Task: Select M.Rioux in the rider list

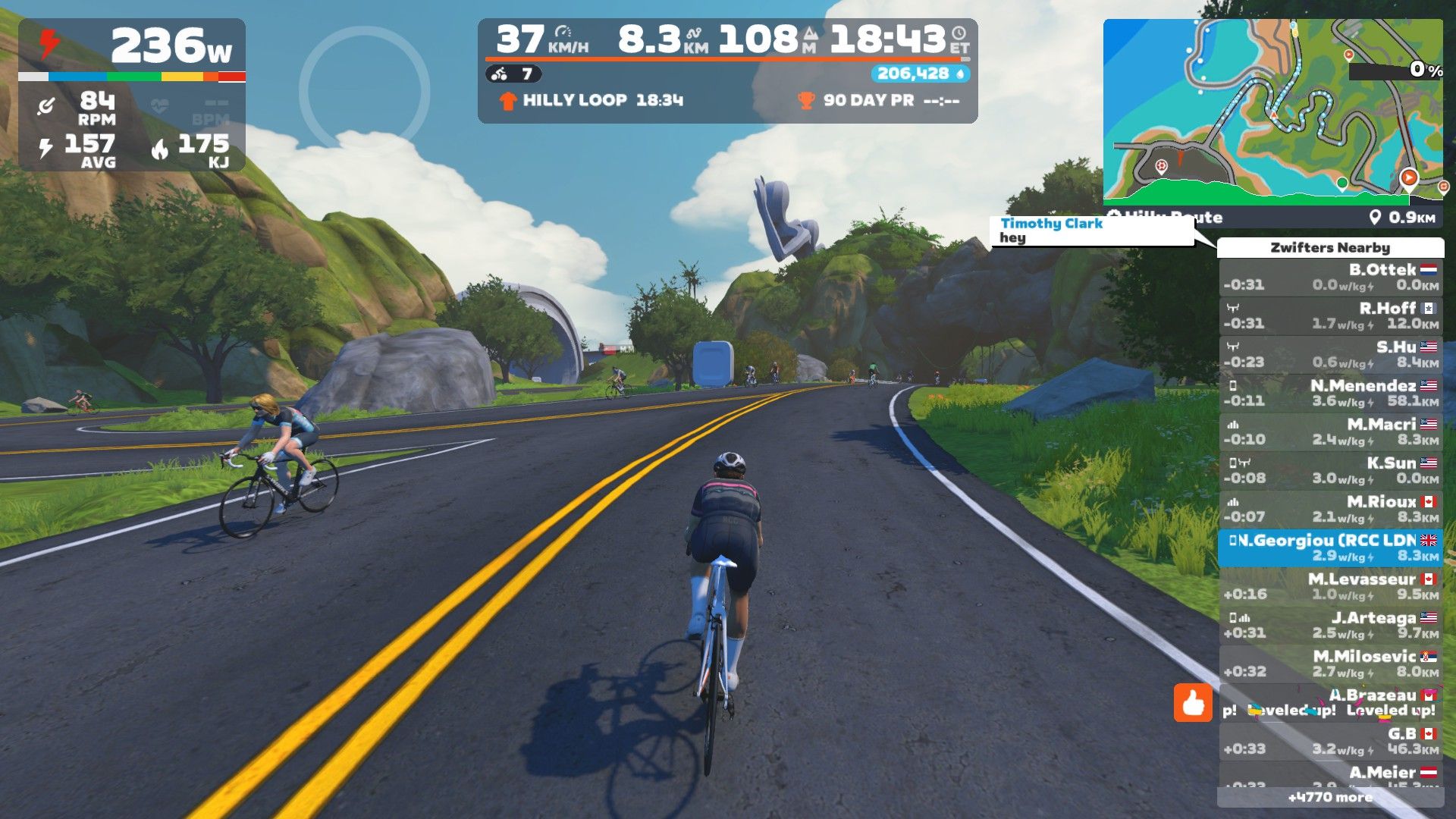Action: point(1330,509)
